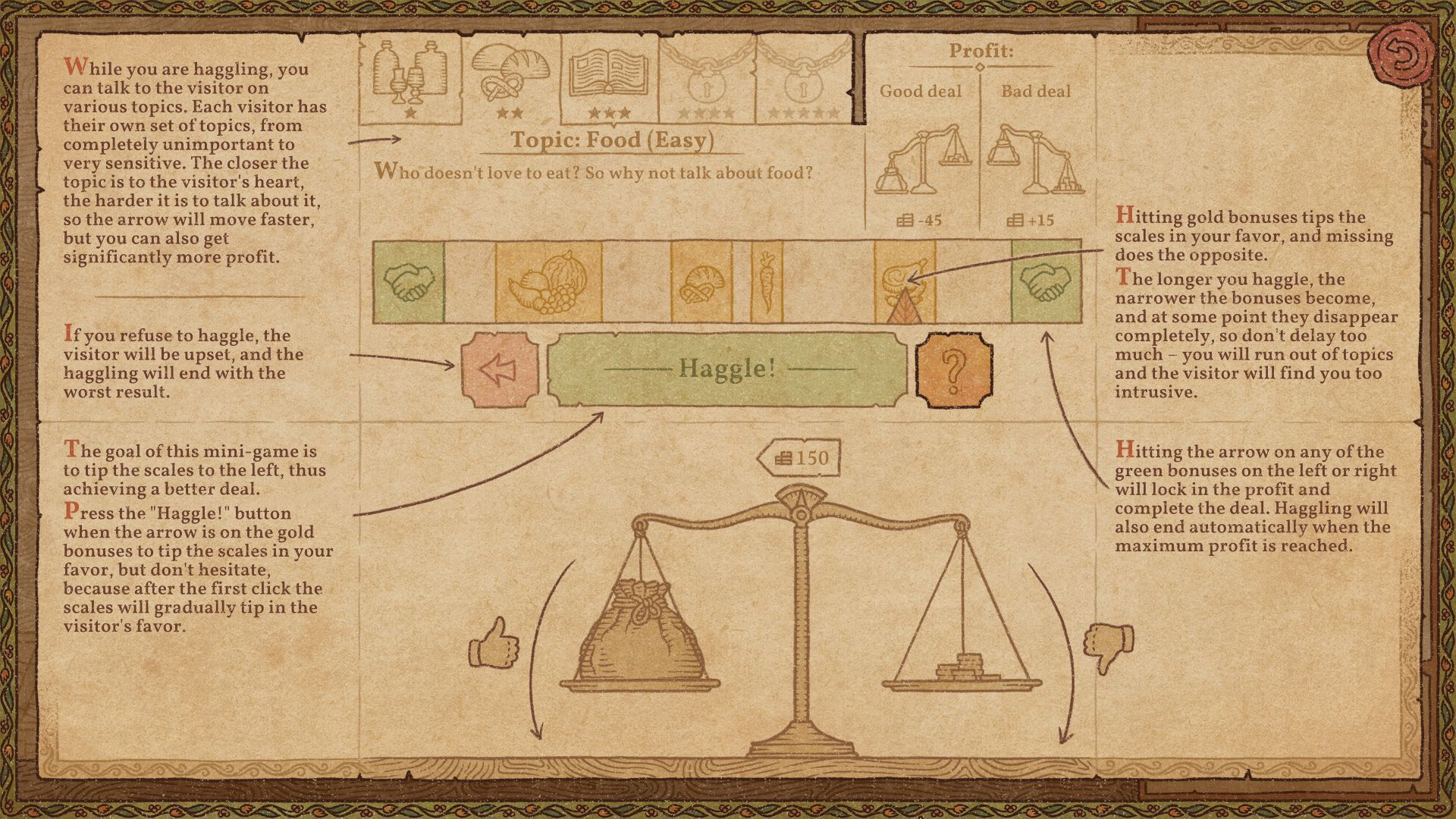This screenshot has width=1456, height=819.
Task: Click the right green handshake bonus
Action: click(1047, 282)
